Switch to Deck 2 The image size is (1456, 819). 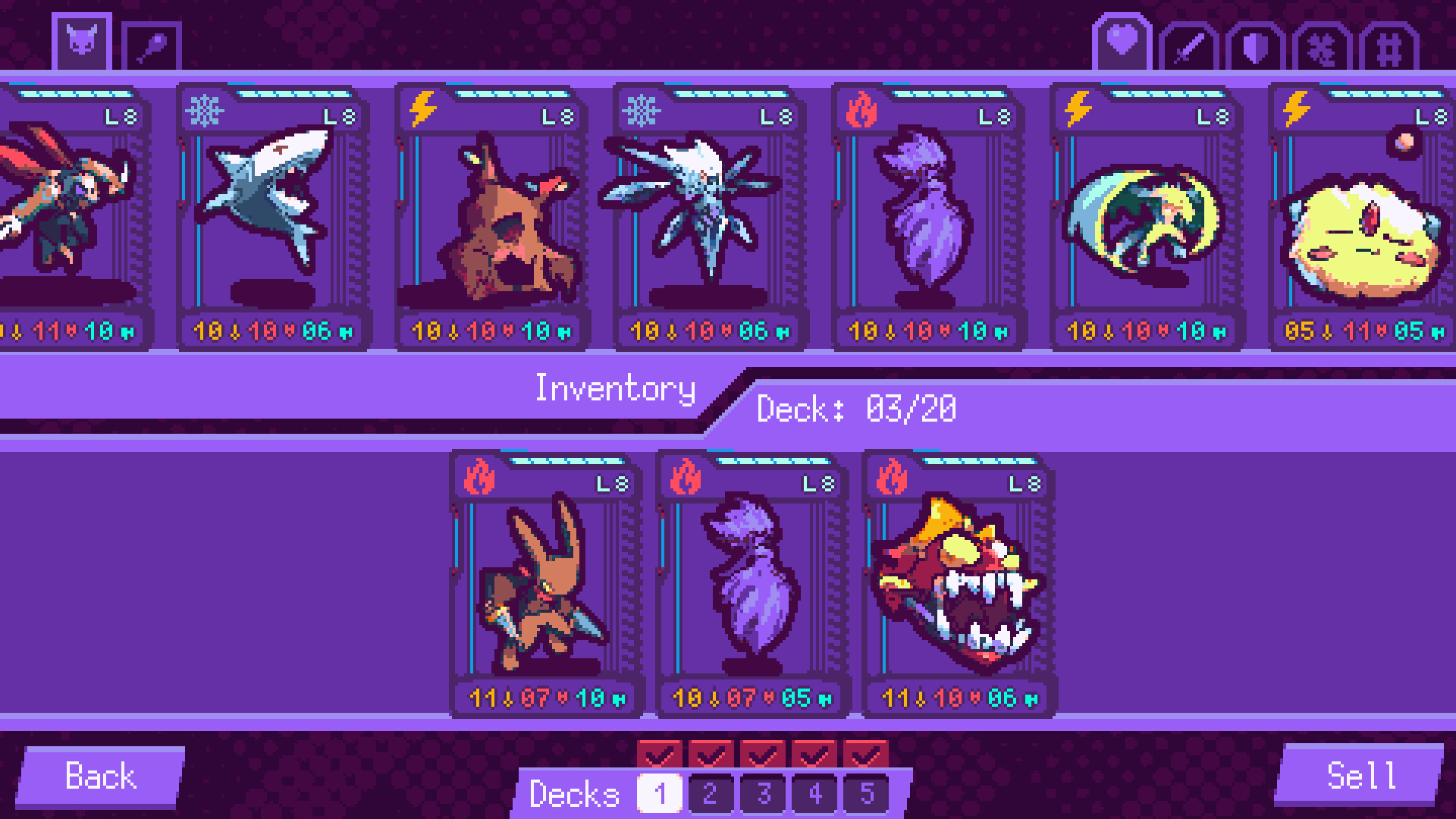(711, 795)
